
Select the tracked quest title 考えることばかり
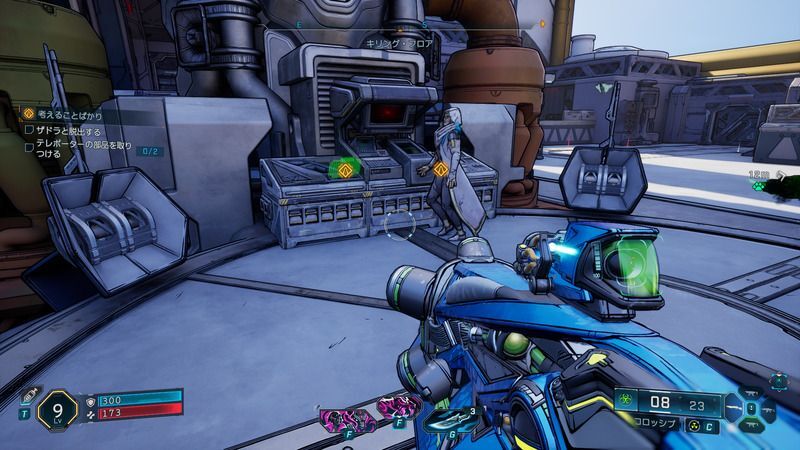(x=69, y=115)
